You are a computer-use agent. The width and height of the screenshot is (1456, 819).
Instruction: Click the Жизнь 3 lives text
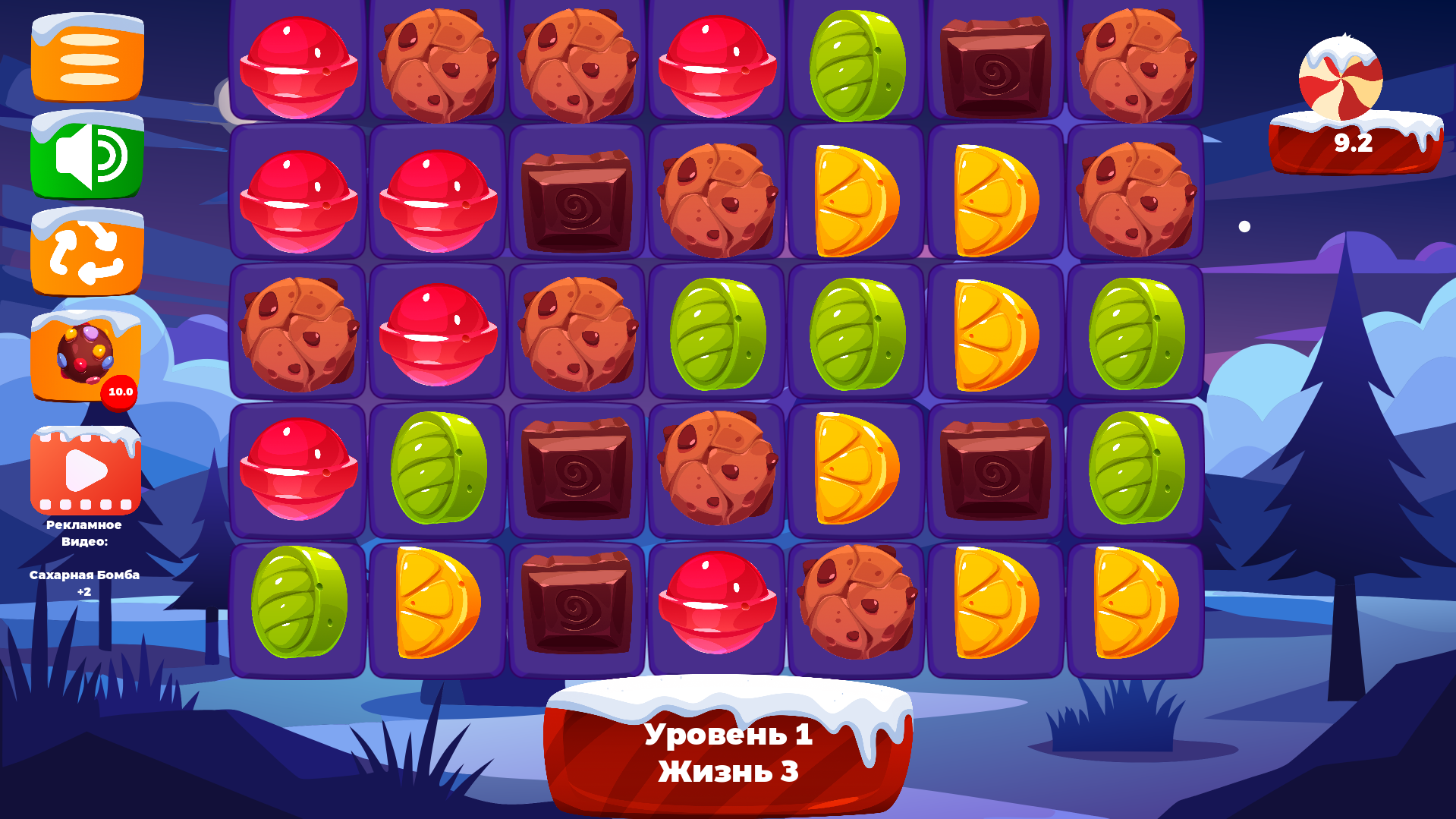click(x=728, y=772)
